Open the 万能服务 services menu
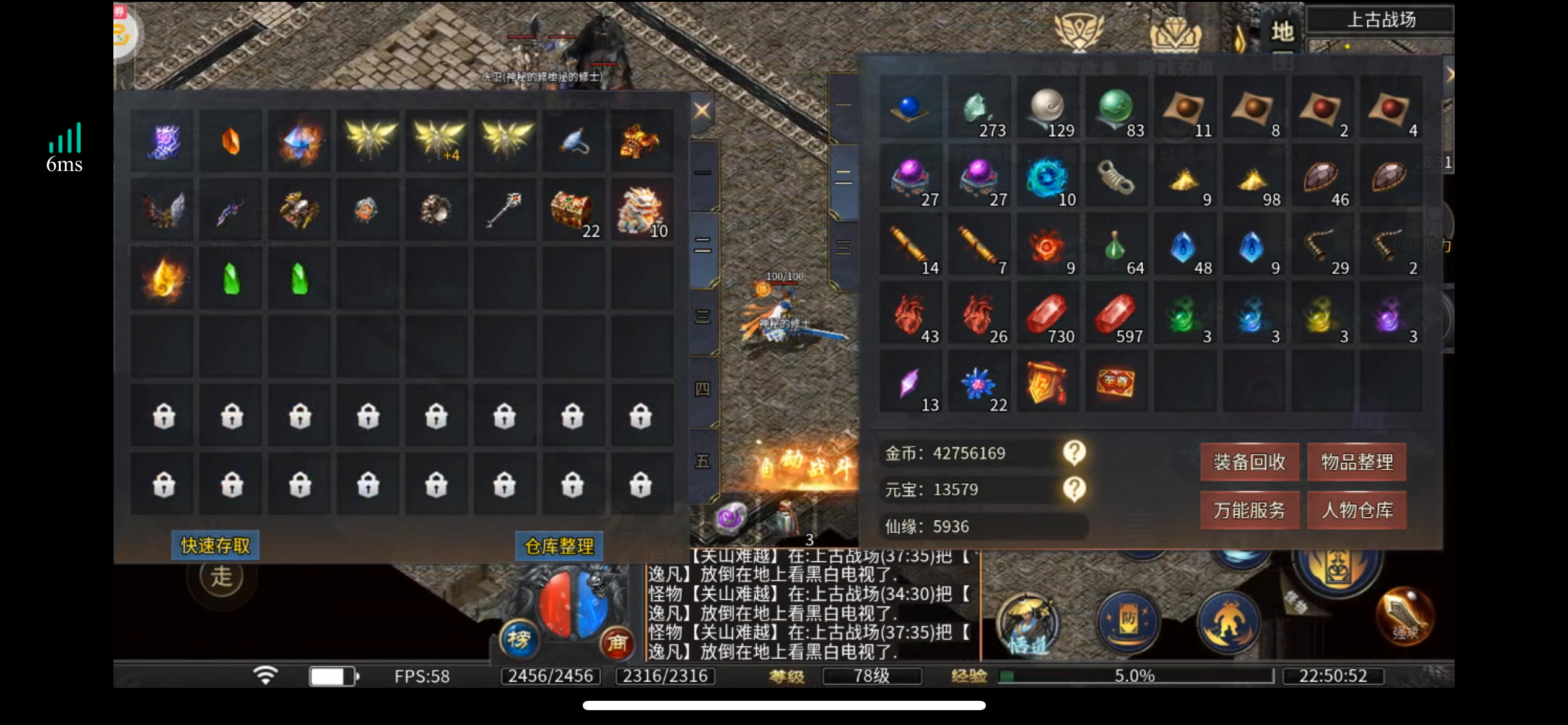 tap(1249, 511)
